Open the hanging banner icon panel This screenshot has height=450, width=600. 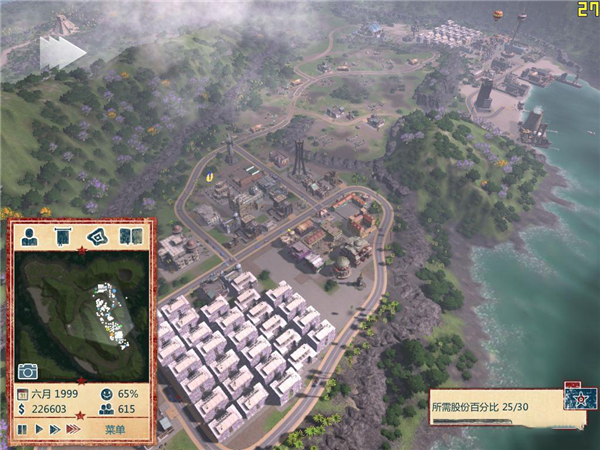[x=63, y=237]
